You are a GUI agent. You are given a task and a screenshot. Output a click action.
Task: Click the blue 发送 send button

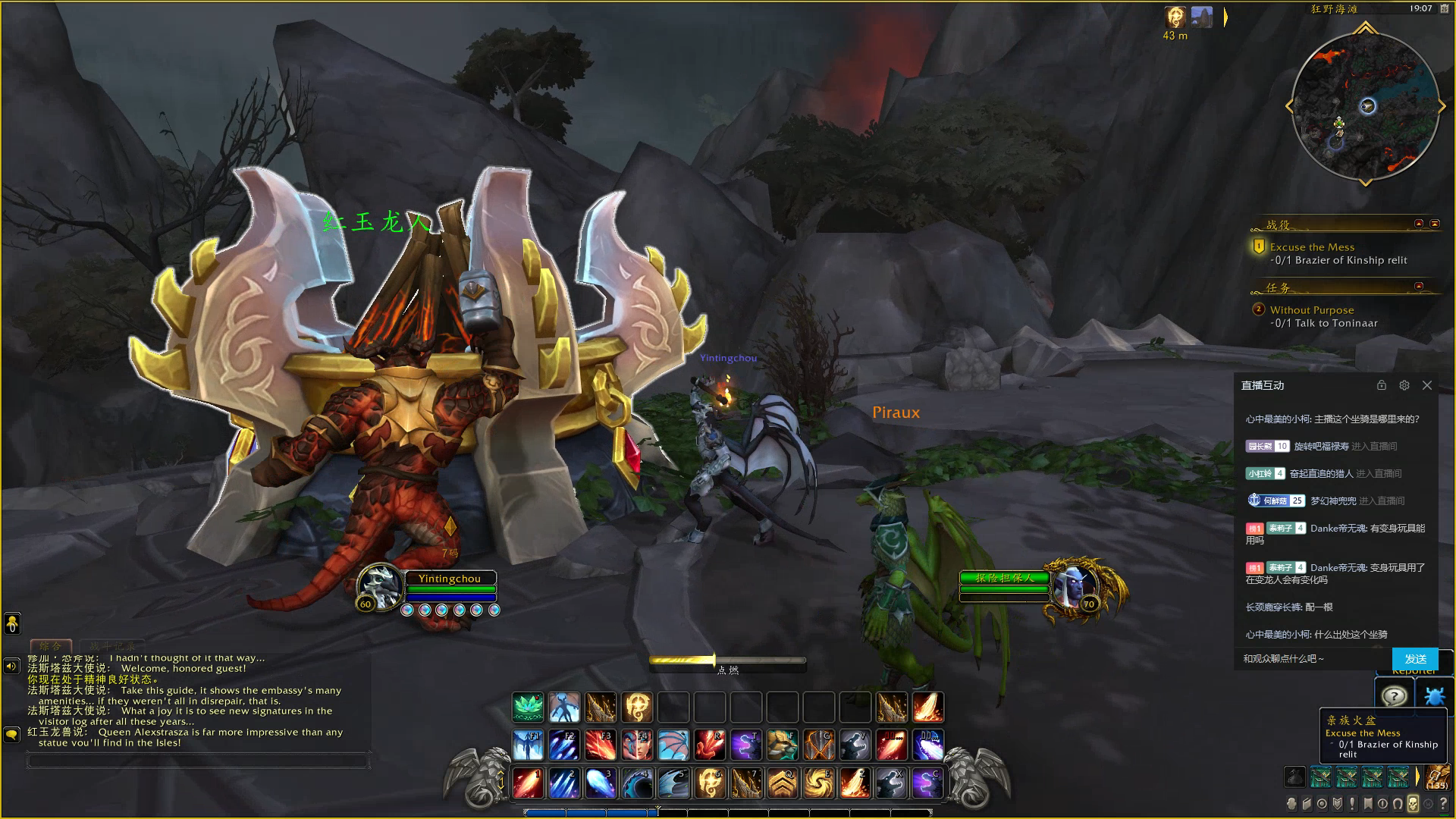(x=1415, y=659)
